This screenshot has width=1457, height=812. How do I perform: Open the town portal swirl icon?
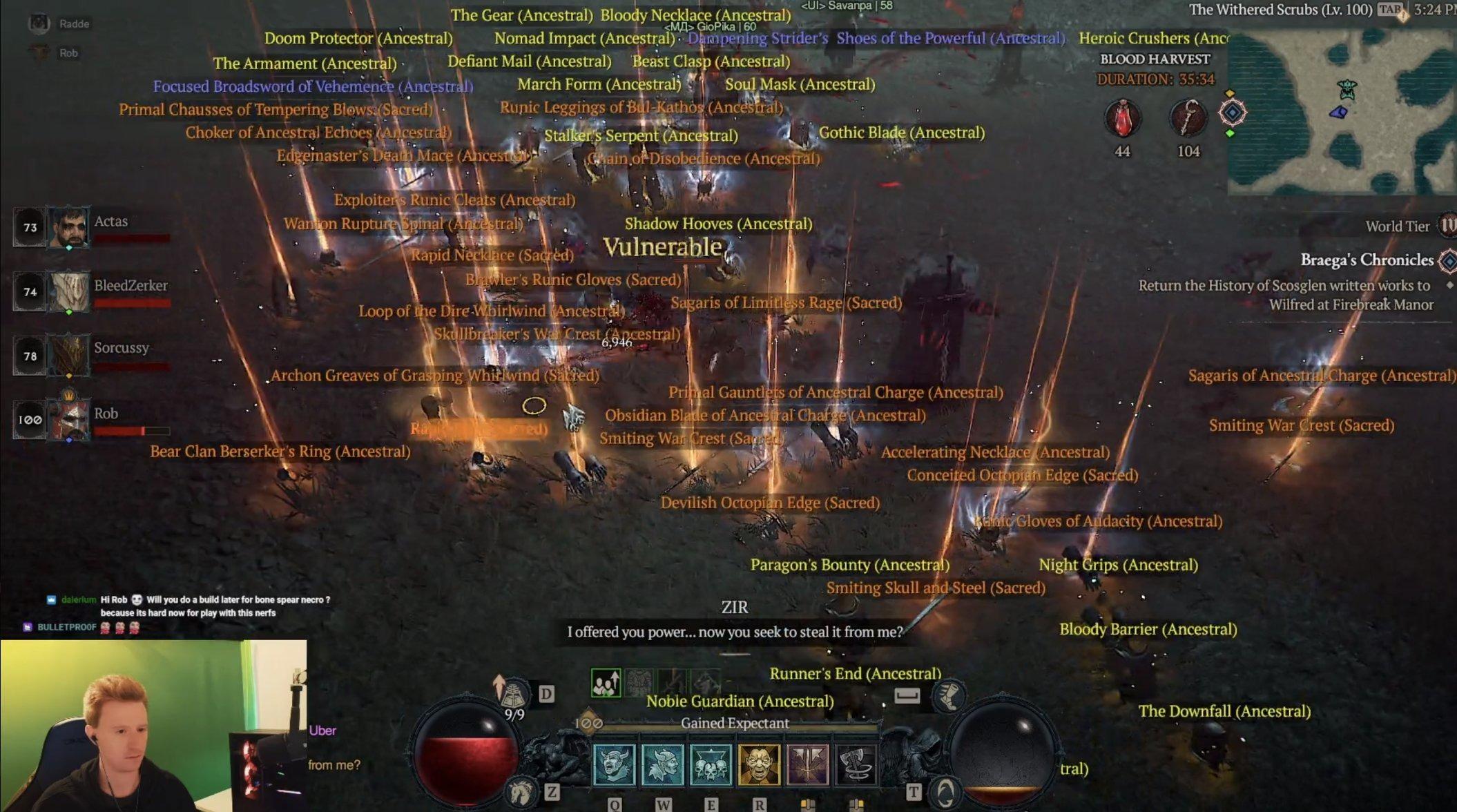coord(945,791)
